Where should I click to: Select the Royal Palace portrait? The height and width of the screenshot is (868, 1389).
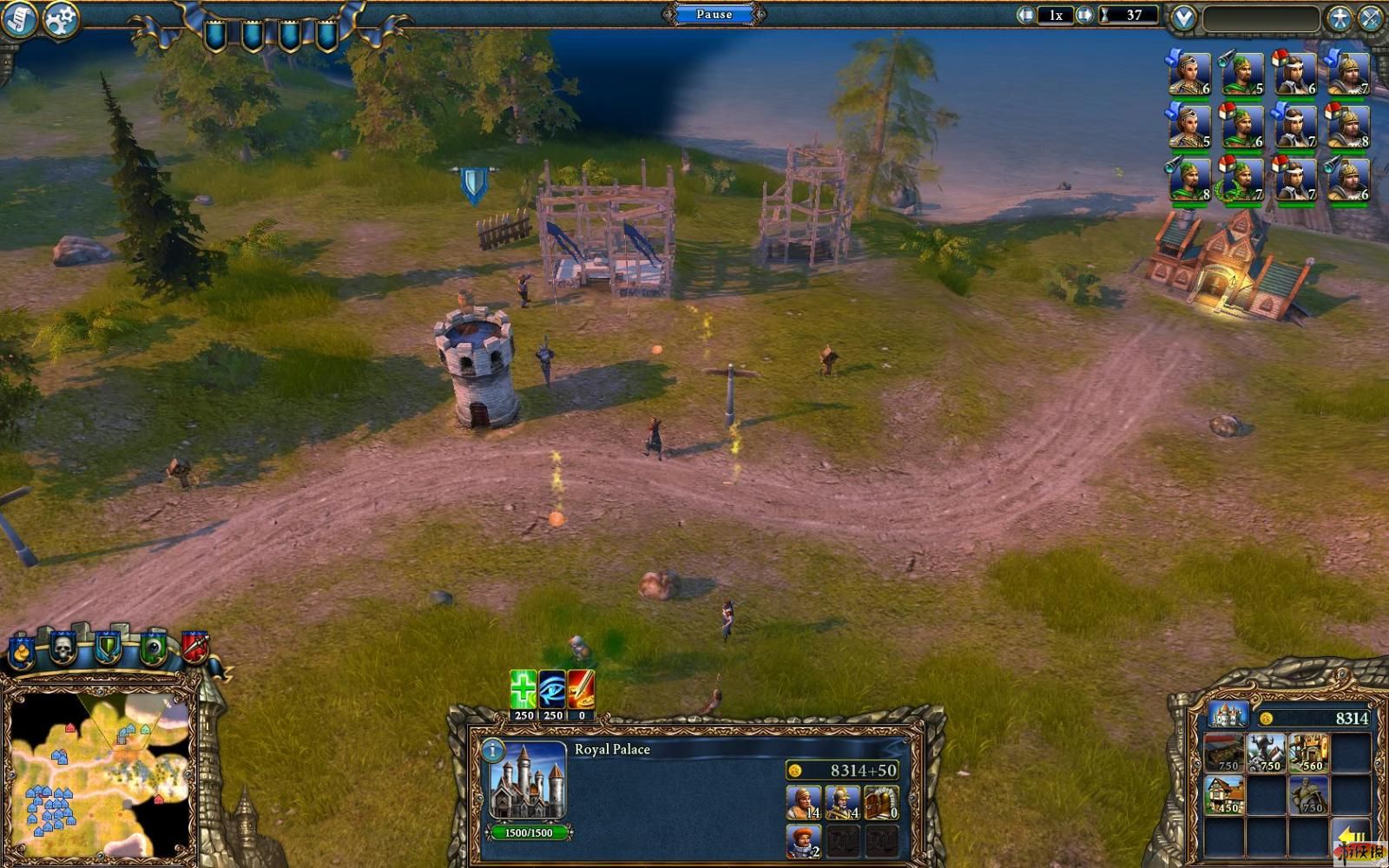click(528, 781)
